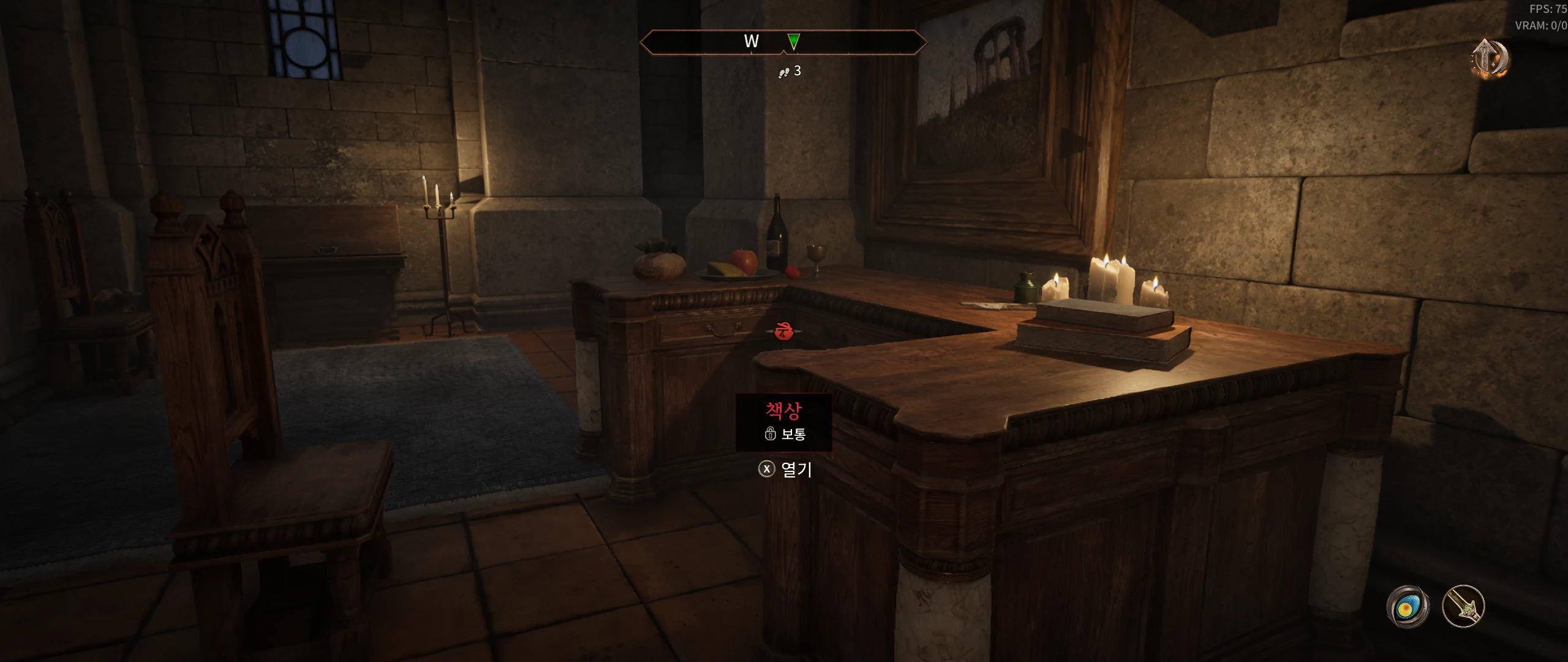Select the equipped spell orb icon
Image resolution: width=1568 pixels, height=662 pixels.
[1408, 607]
